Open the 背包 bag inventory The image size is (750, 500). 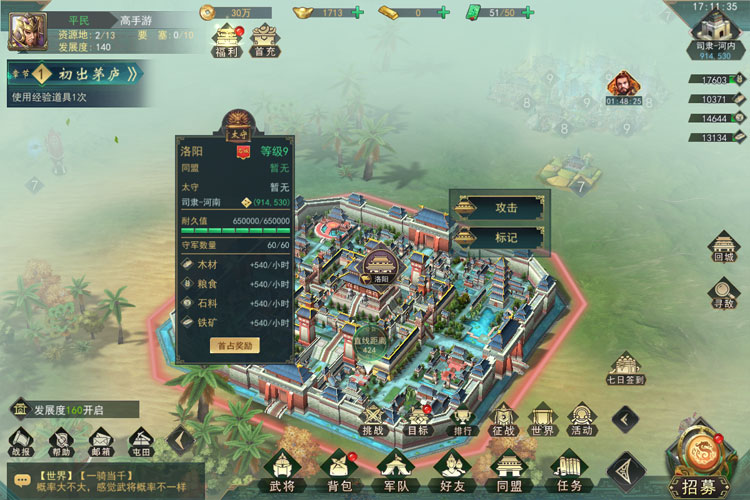tap(340, 470)
